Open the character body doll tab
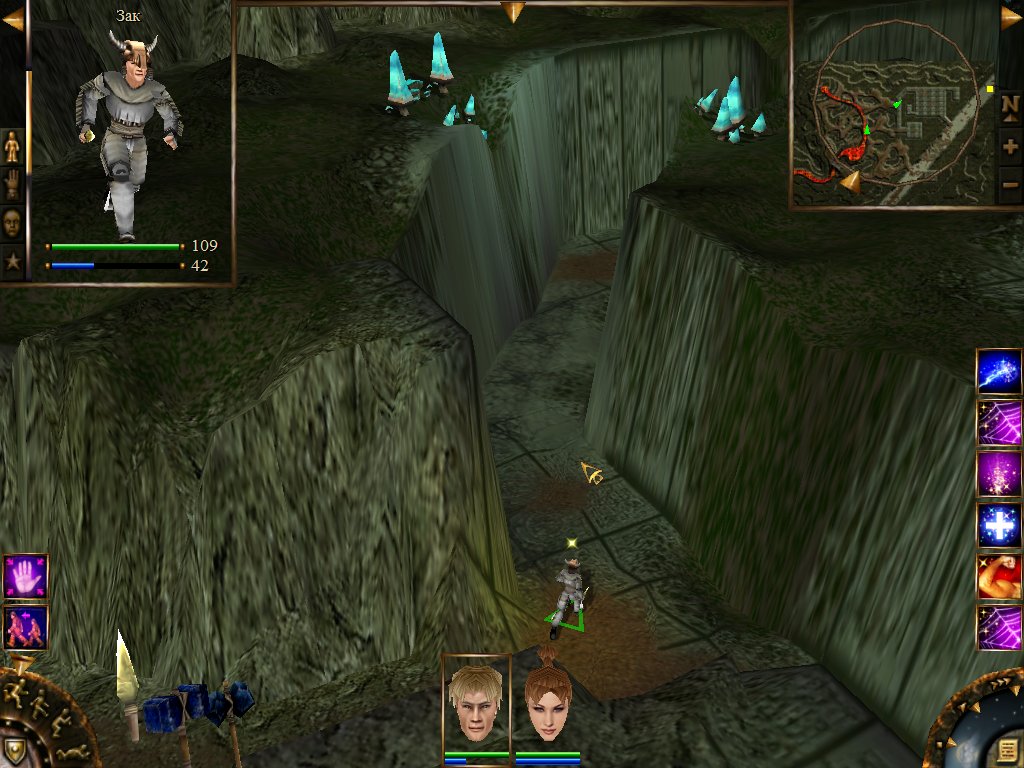The width and height of the screenshot is (1024, 768). click(x=12, y=147)
